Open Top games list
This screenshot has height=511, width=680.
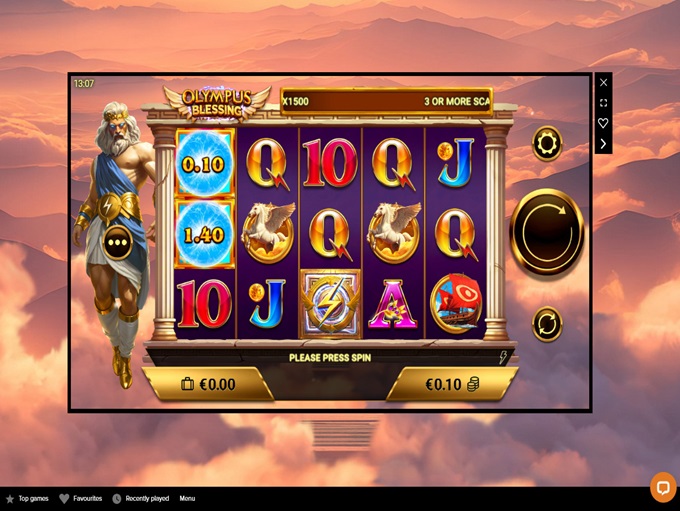29,498
